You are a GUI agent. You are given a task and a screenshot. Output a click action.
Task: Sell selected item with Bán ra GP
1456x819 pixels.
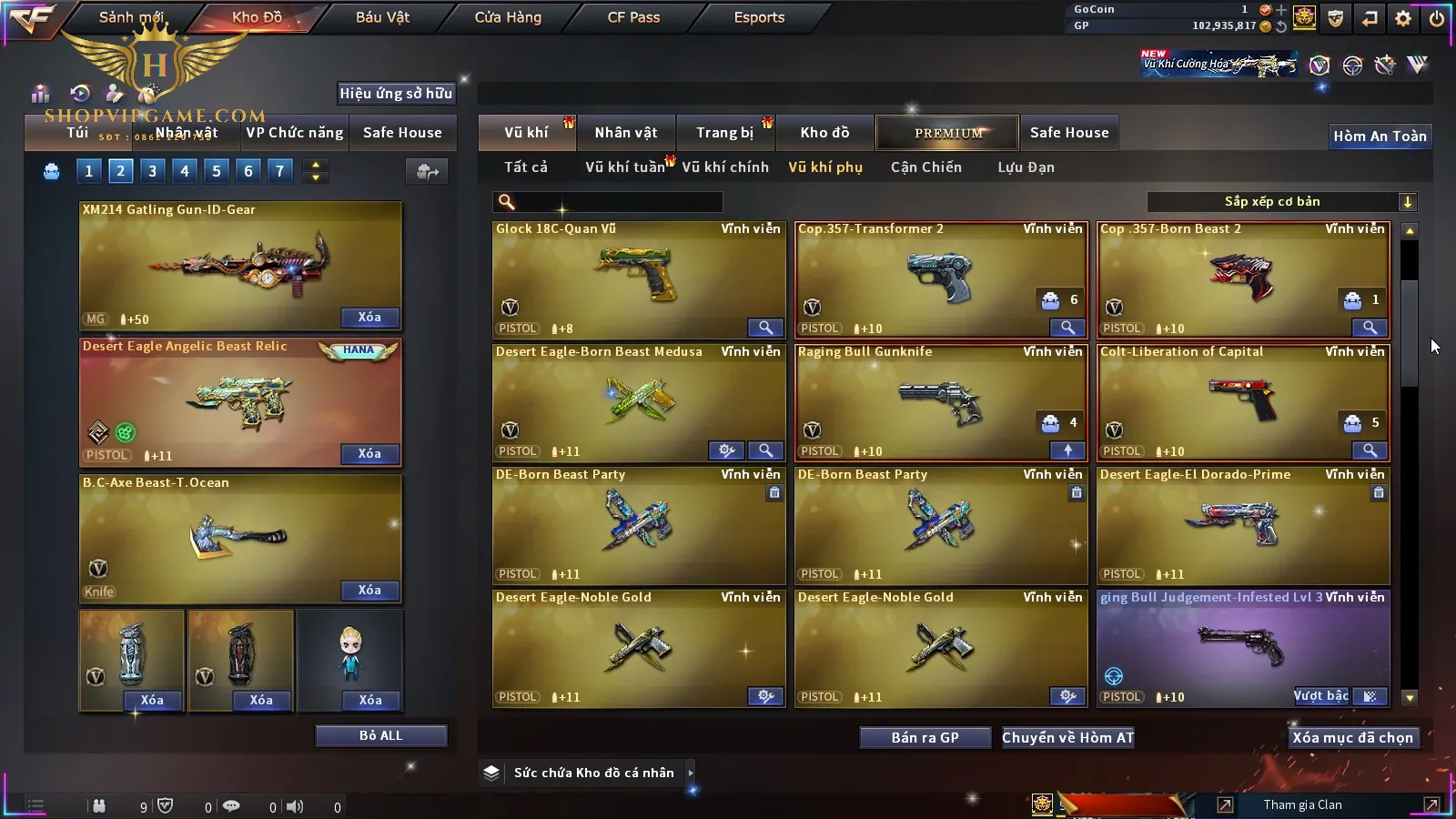[925, 738]
